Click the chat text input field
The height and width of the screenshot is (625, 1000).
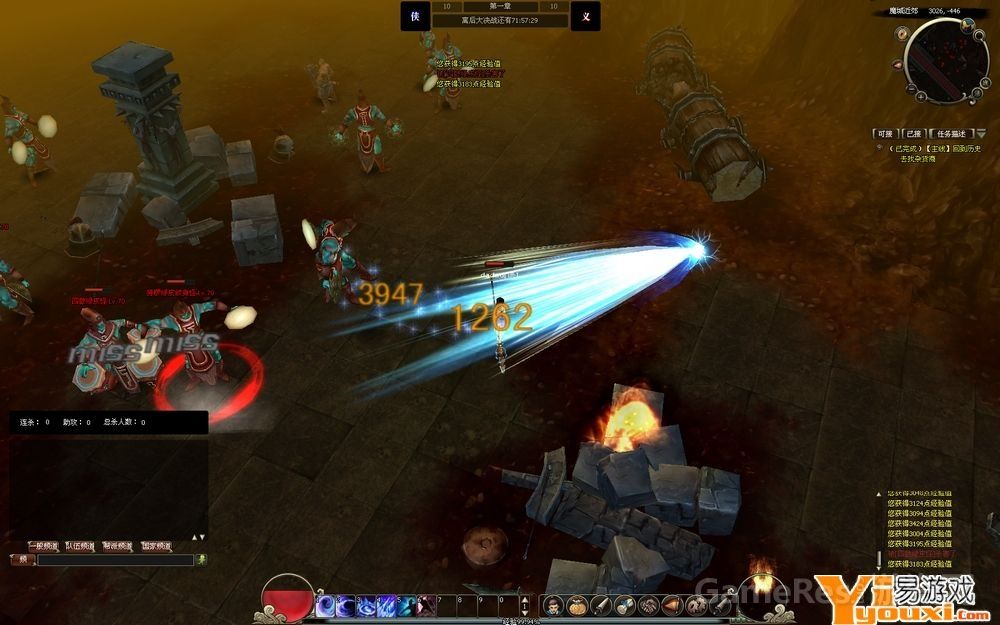[x=115, y=560]
